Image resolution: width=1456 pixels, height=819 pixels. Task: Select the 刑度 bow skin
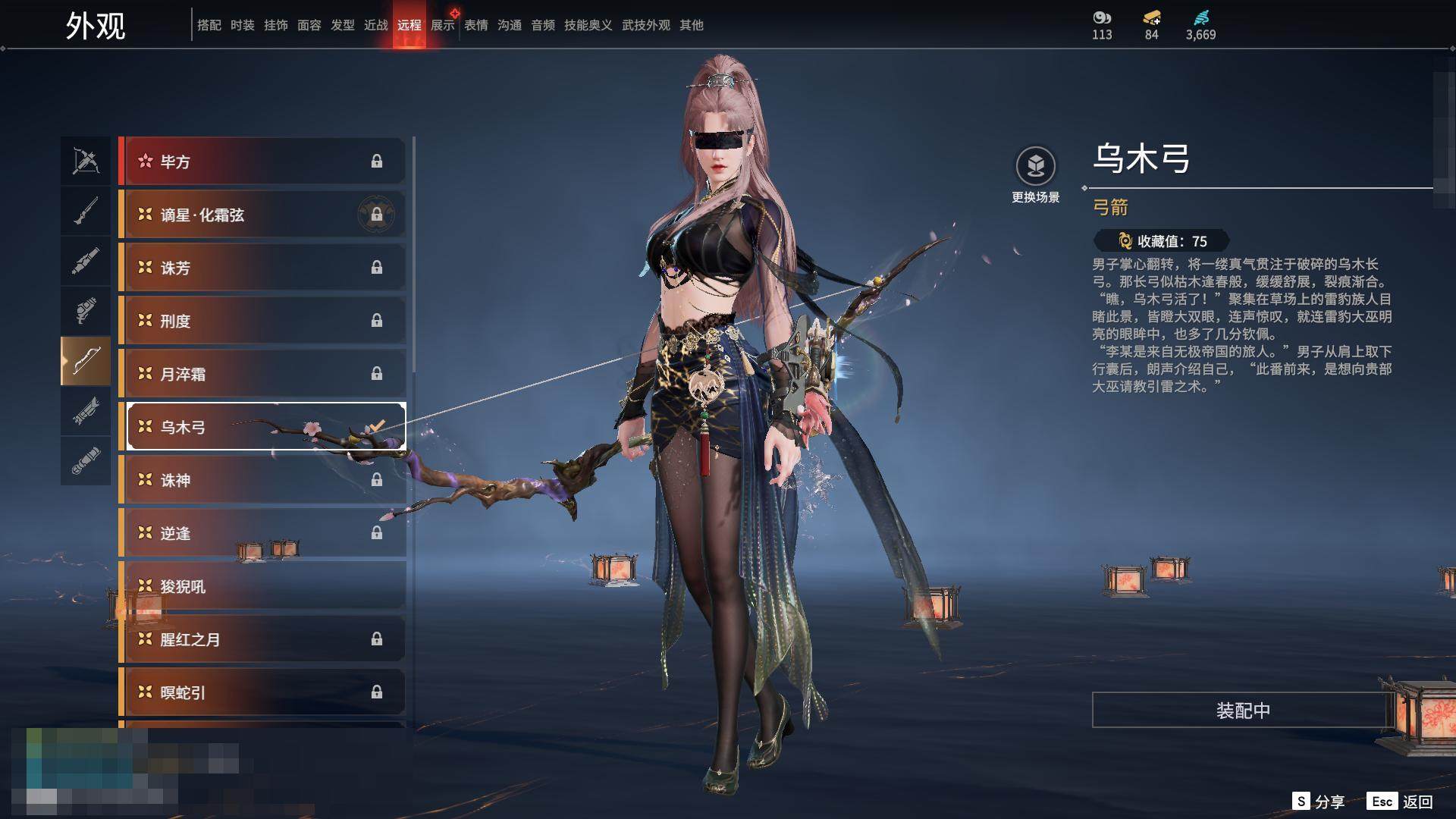262,321
